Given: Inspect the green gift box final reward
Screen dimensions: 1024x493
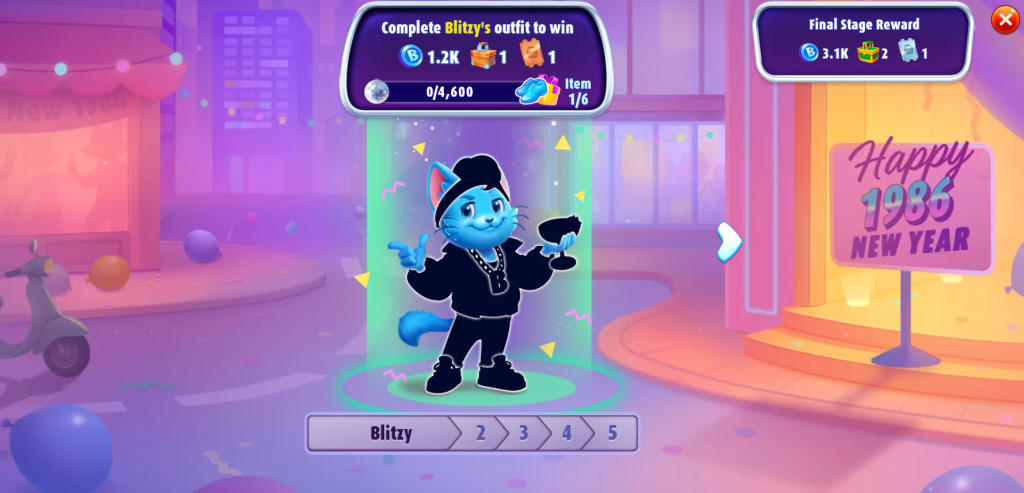Looking at the screenshot, I should [865, 53].
